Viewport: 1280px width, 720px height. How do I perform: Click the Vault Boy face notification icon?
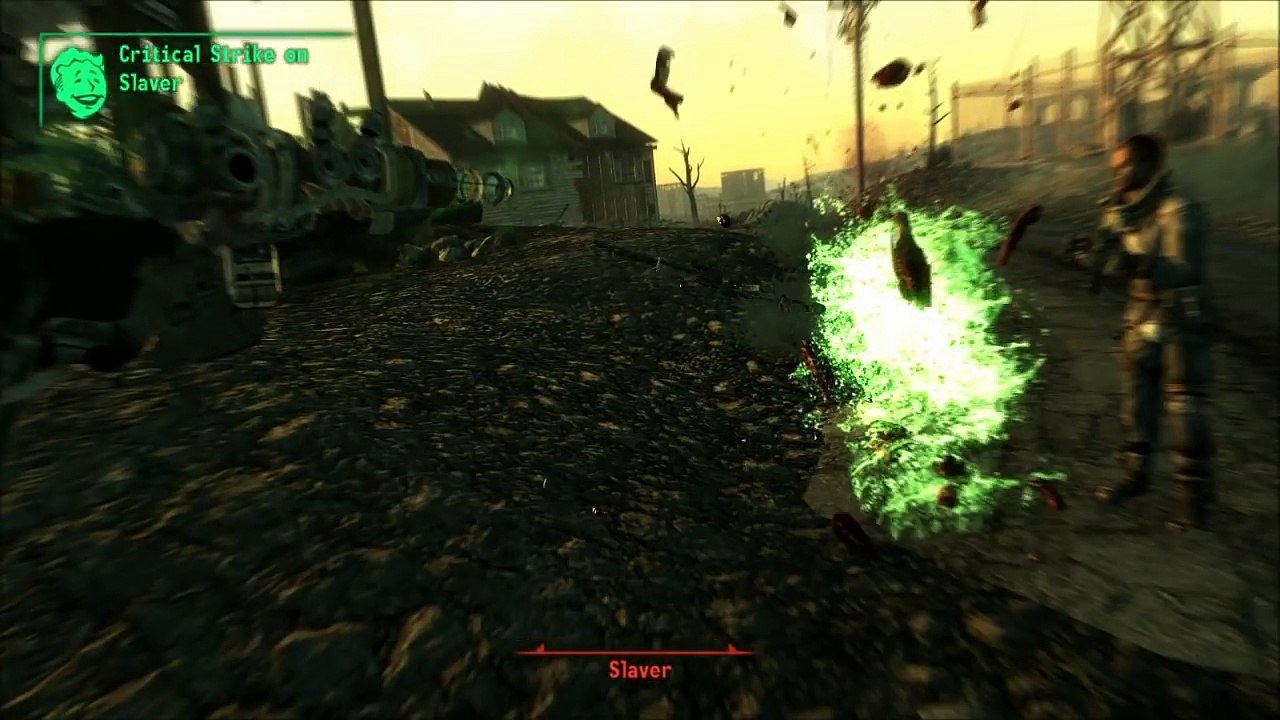[x=78, y=82]
